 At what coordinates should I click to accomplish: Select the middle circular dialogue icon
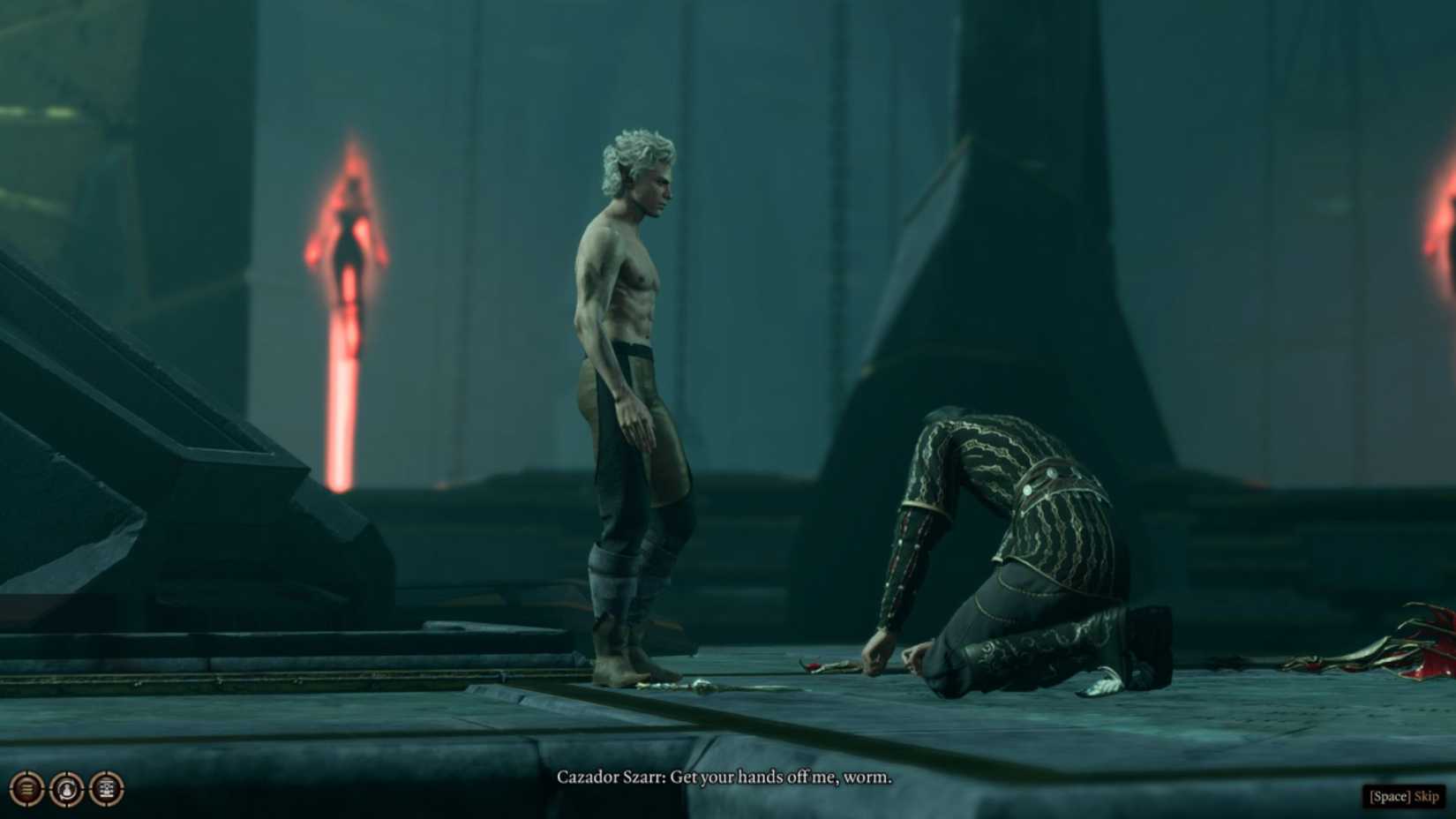[x=66, y=787]
